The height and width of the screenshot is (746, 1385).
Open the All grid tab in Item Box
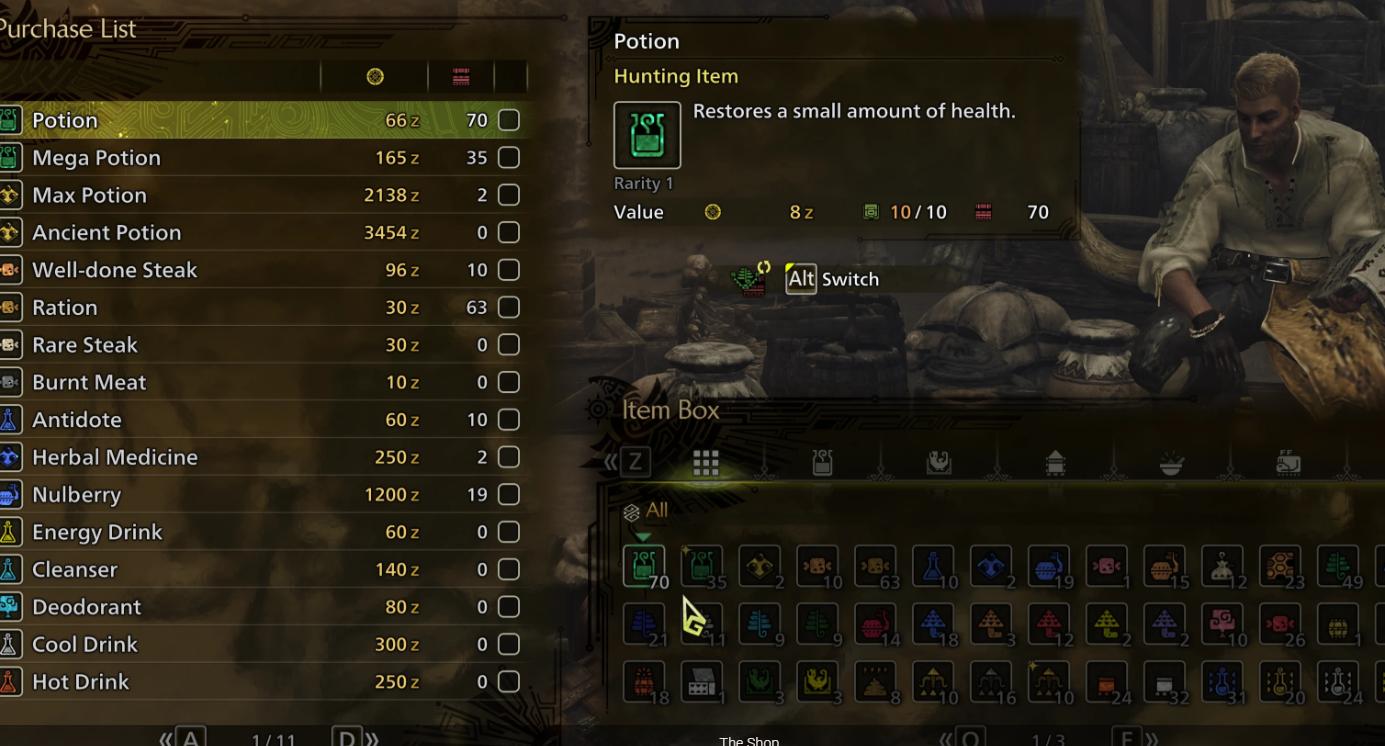coord(706,462)
